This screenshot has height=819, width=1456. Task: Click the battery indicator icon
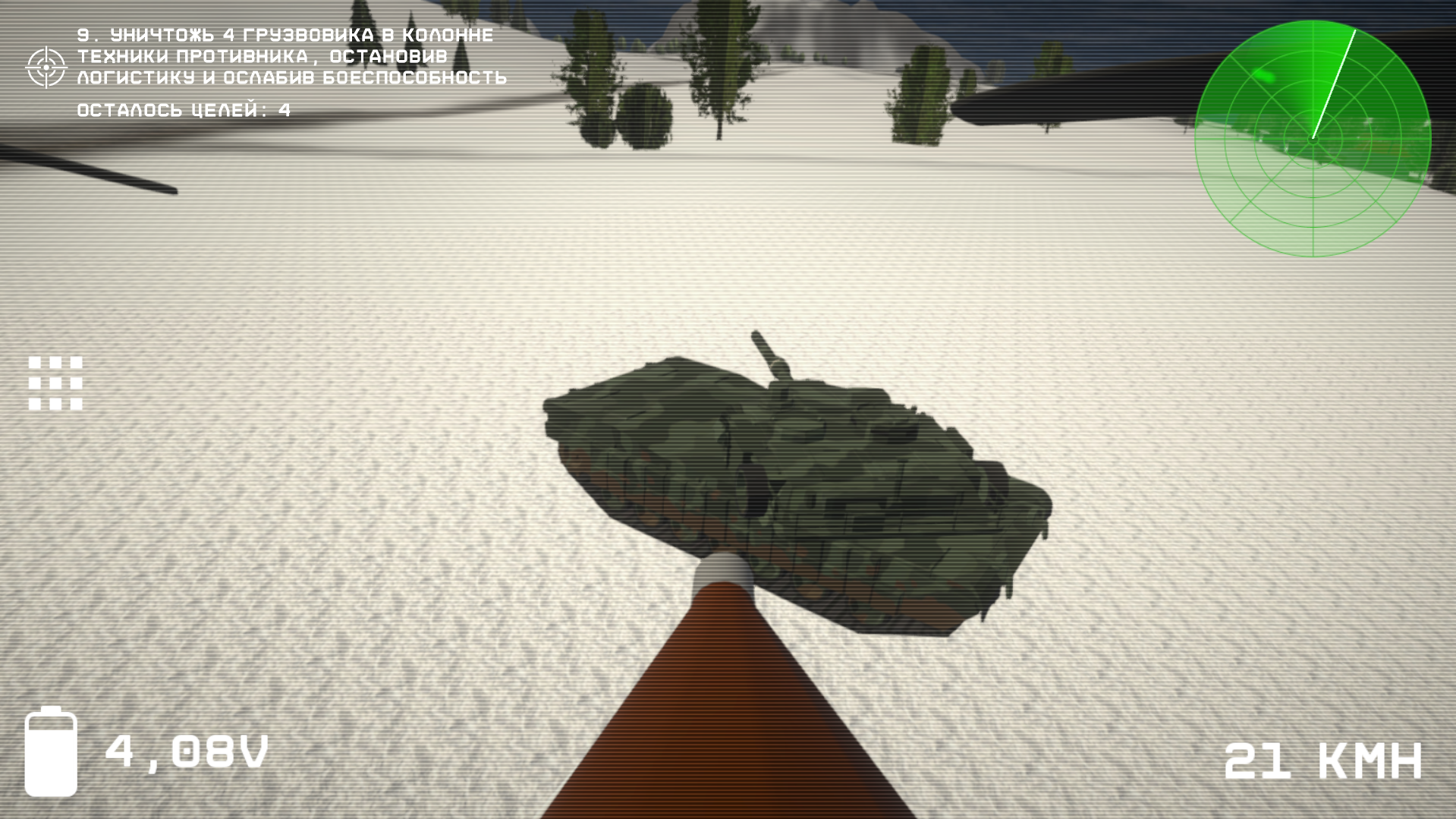[52, 754]
